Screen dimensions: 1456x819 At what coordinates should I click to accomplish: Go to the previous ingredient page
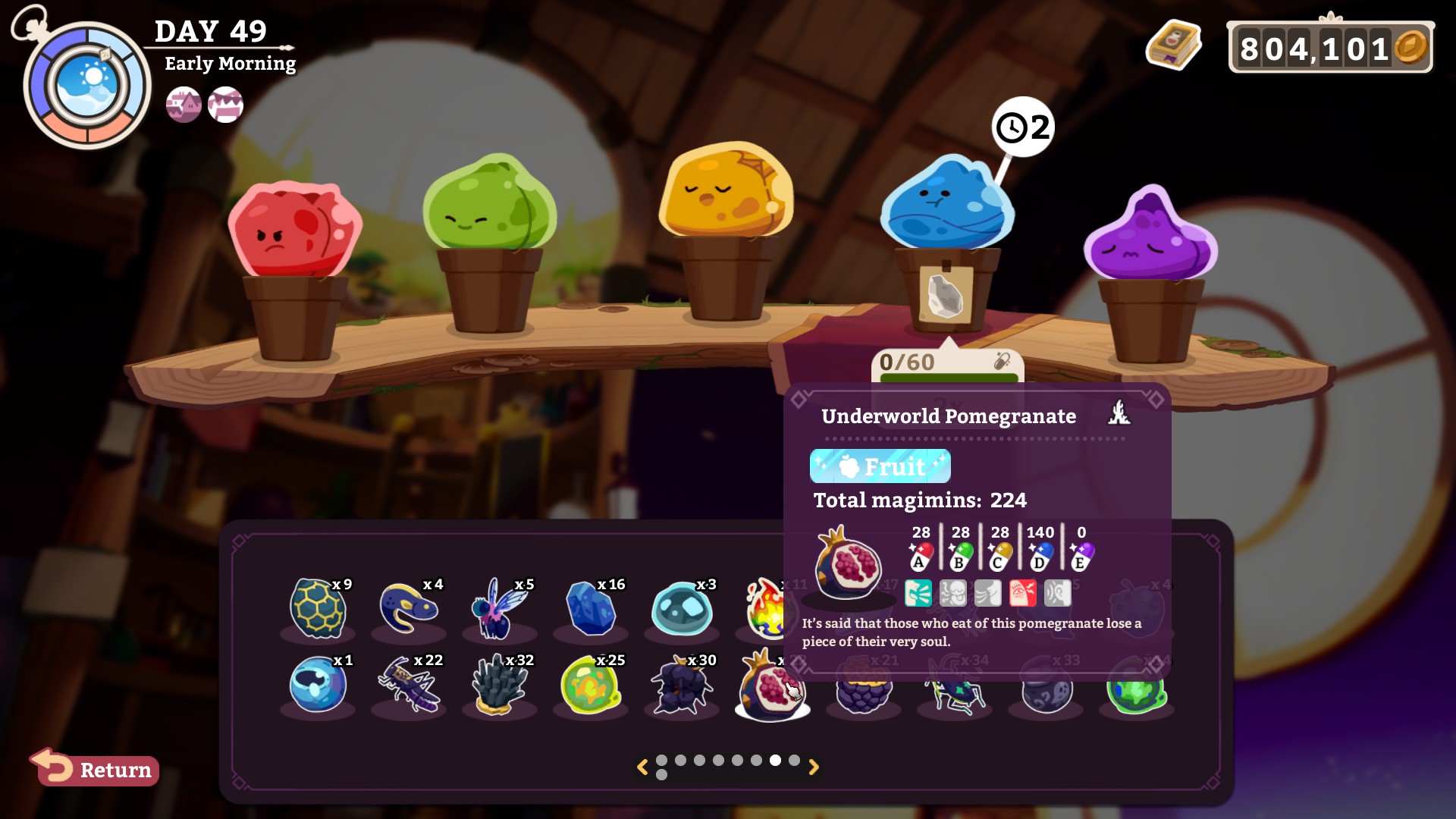click(x=642, y=767)
